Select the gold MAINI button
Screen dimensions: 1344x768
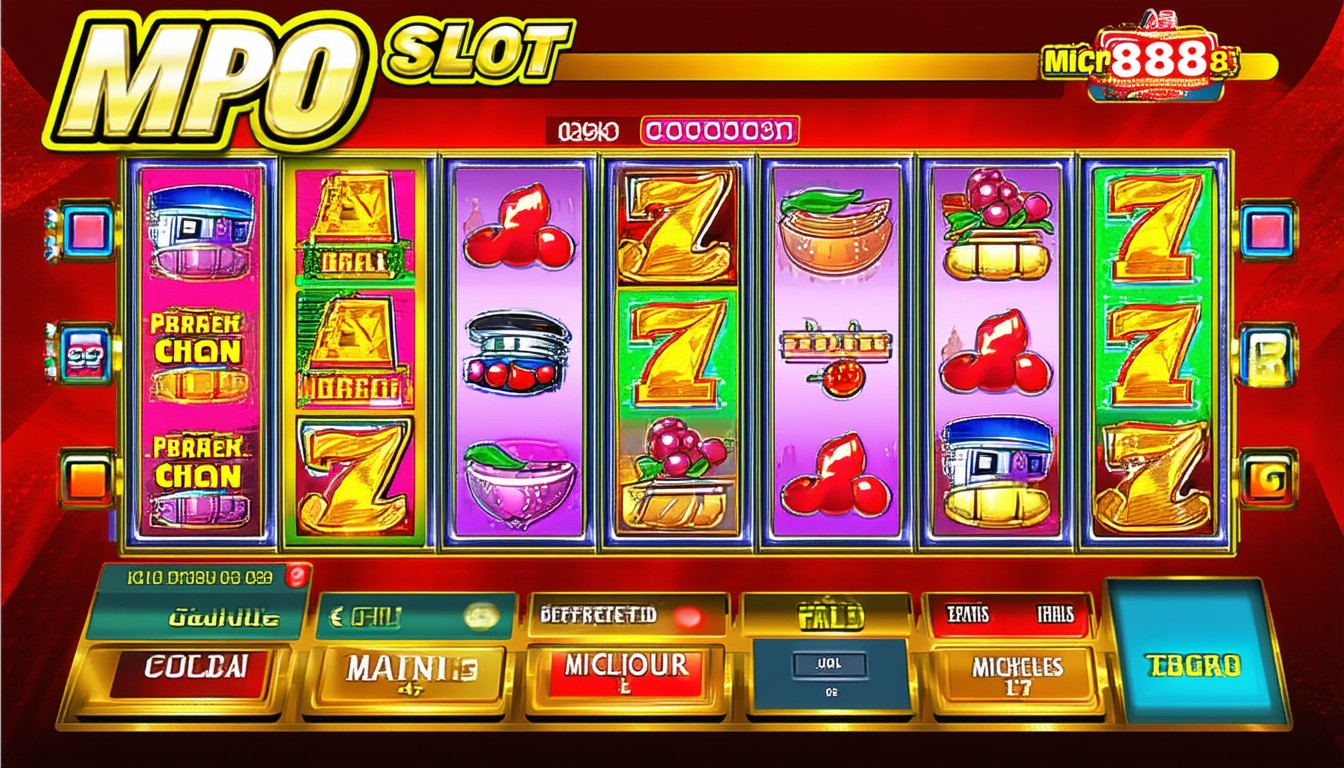pos(412,674)
